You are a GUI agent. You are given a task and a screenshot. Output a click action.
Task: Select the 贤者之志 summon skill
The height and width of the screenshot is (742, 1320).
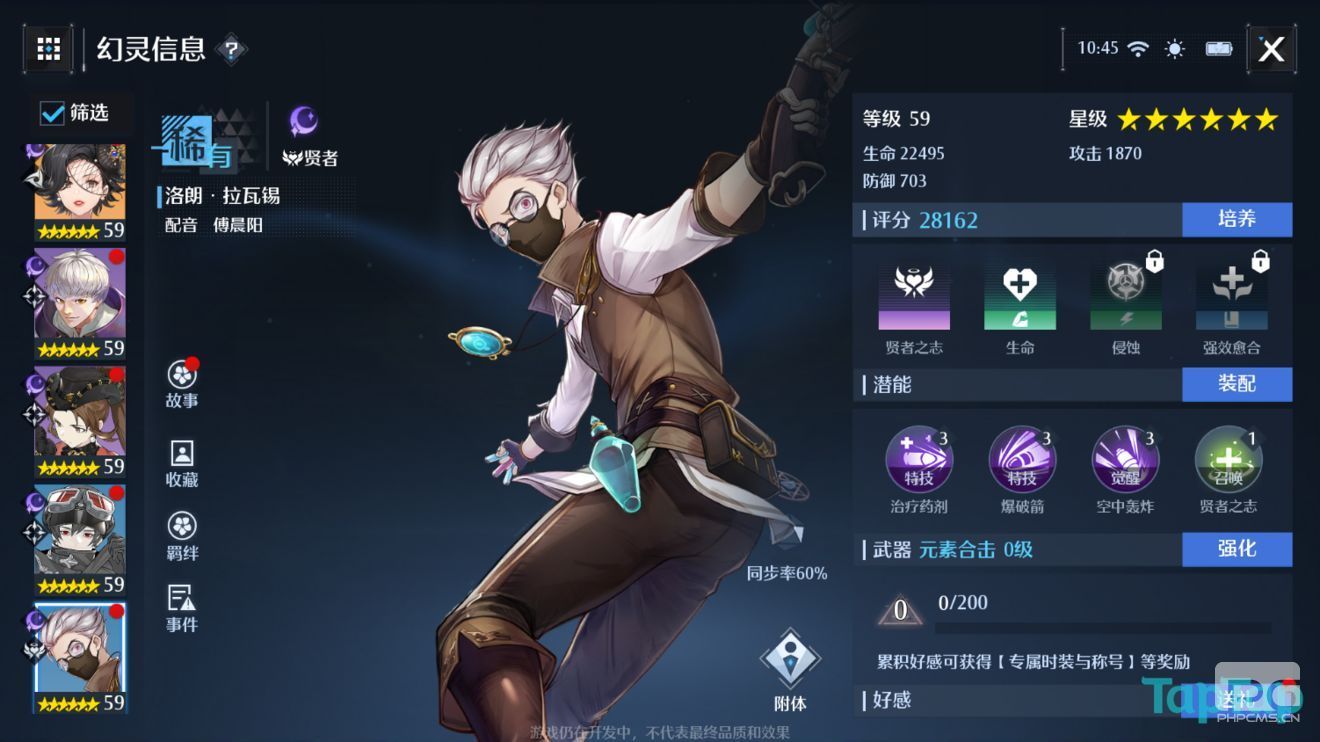coord(1228,459)
